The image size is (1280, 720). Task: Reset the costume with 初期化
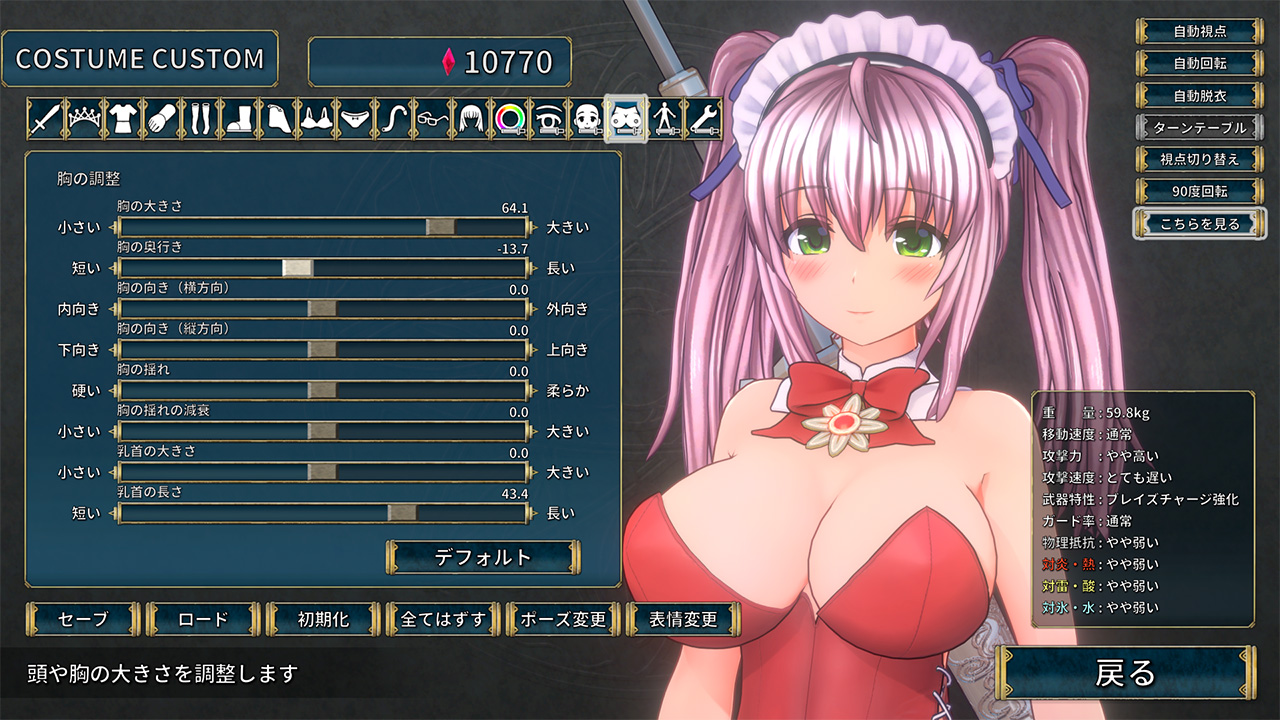coord(323,619)
